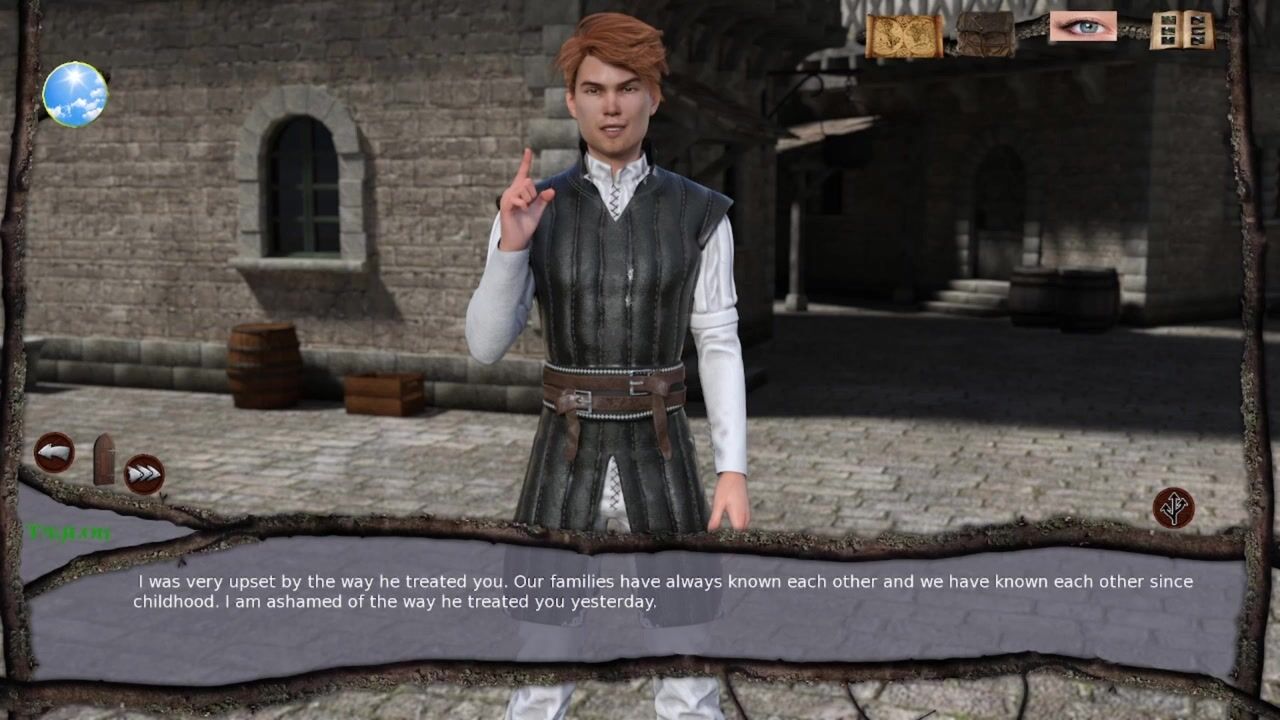Screen dimensions: 1280x720
Task: Open the world map scroll
Action: (x=903, y=36)
